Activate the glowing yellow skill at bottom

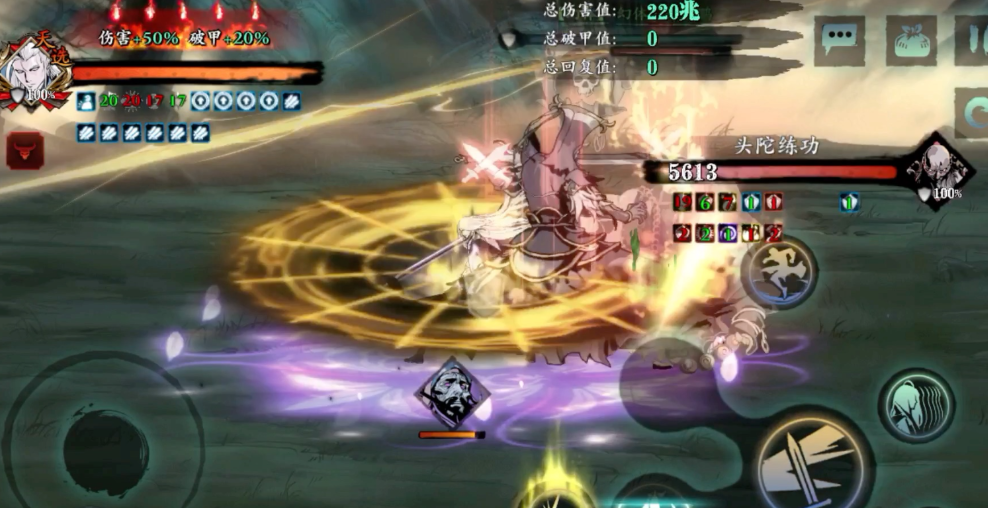click(553, 490)
